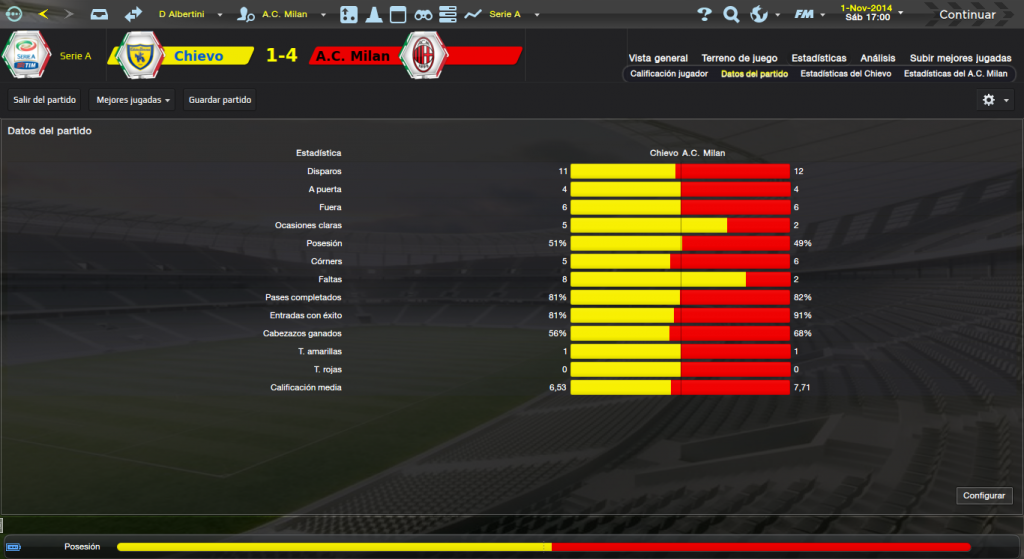Show Estadísticas del A.C. Milan
This screenshot has height=559, width=1024.
(x=955, y=74)
